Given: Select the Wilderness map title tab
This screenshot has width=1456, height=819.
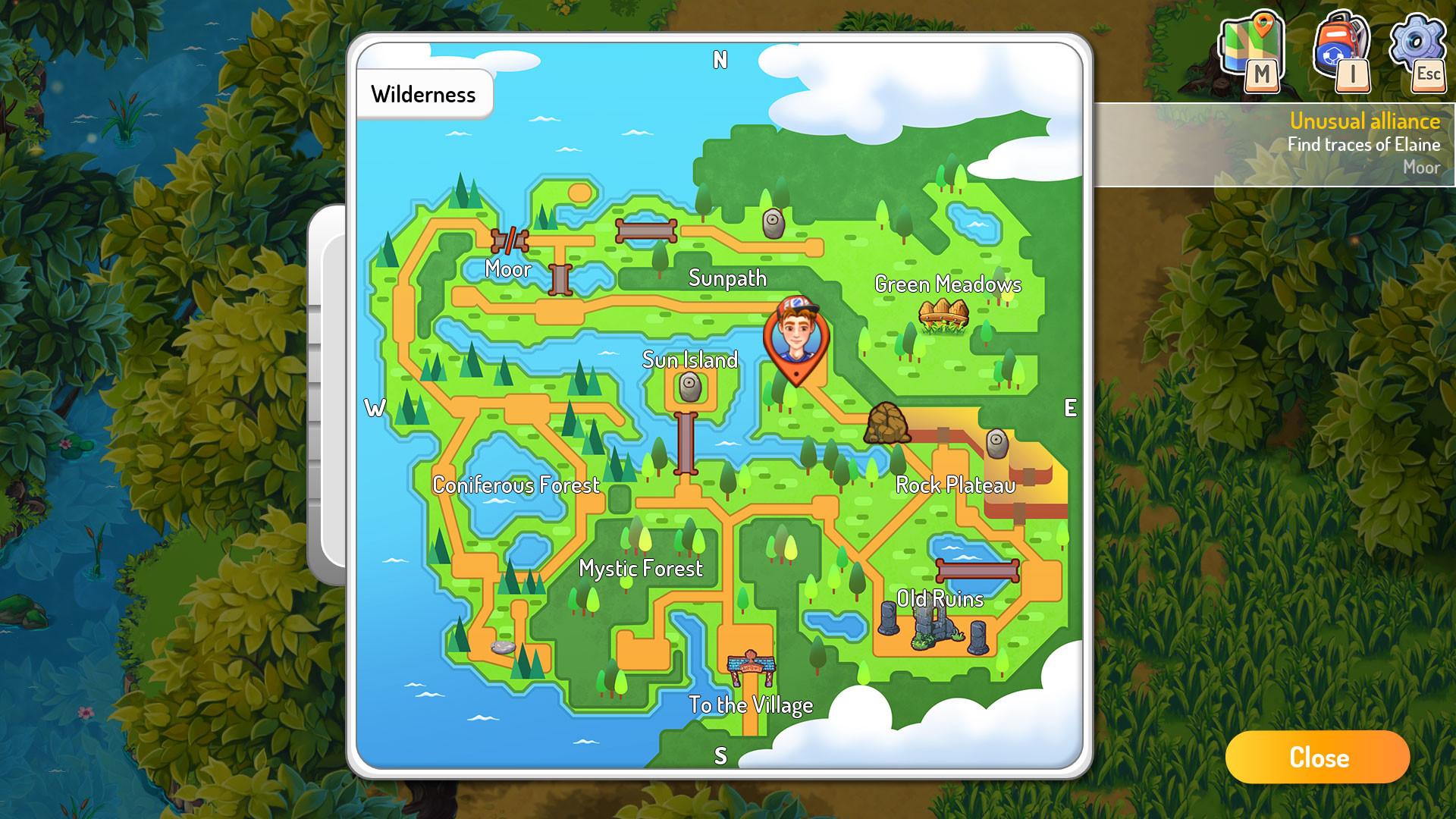Looking at the screenshot, I should [x=424, y=93].
